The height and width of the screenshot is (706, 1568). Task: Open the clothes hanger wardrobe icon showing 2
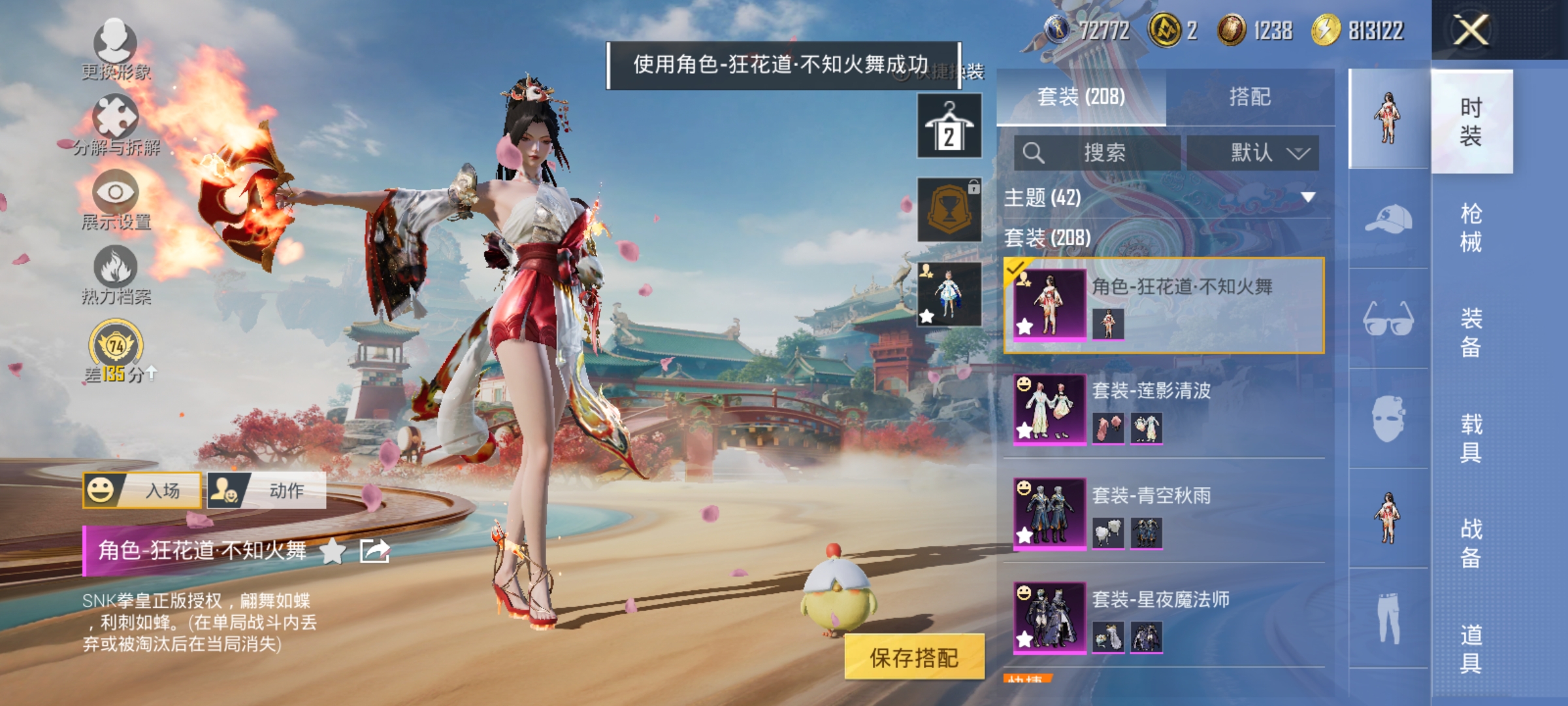coord(949,124)
